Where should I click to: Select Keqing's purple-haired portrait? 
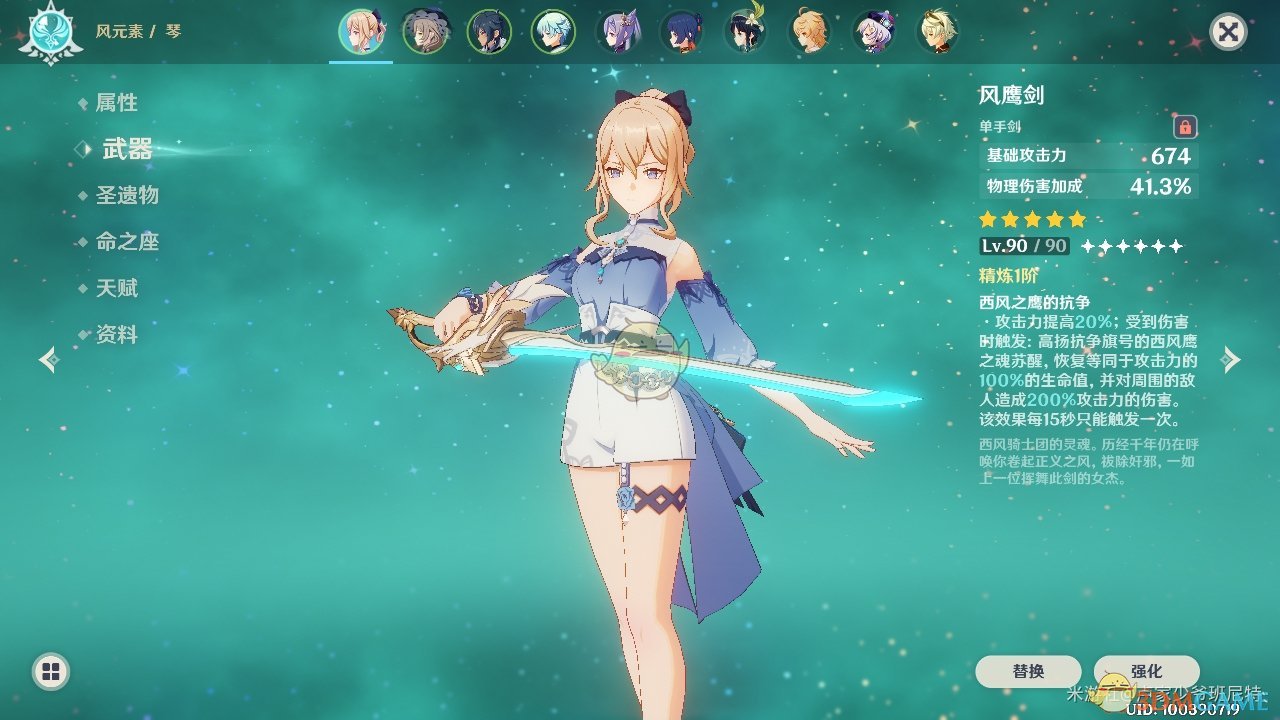coord(617,32)
